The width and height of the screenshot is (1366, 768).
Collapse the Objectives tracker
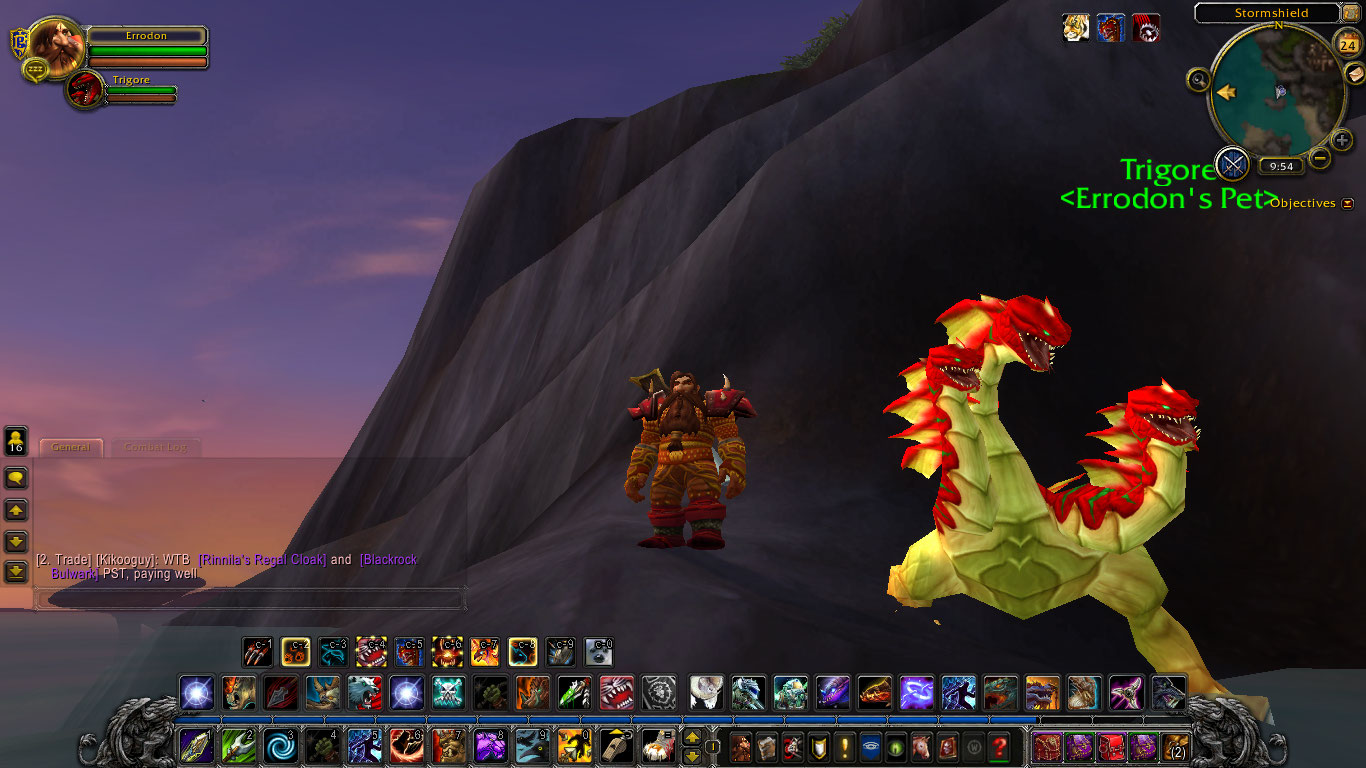pyautogui.click(x=1347, y=203)
